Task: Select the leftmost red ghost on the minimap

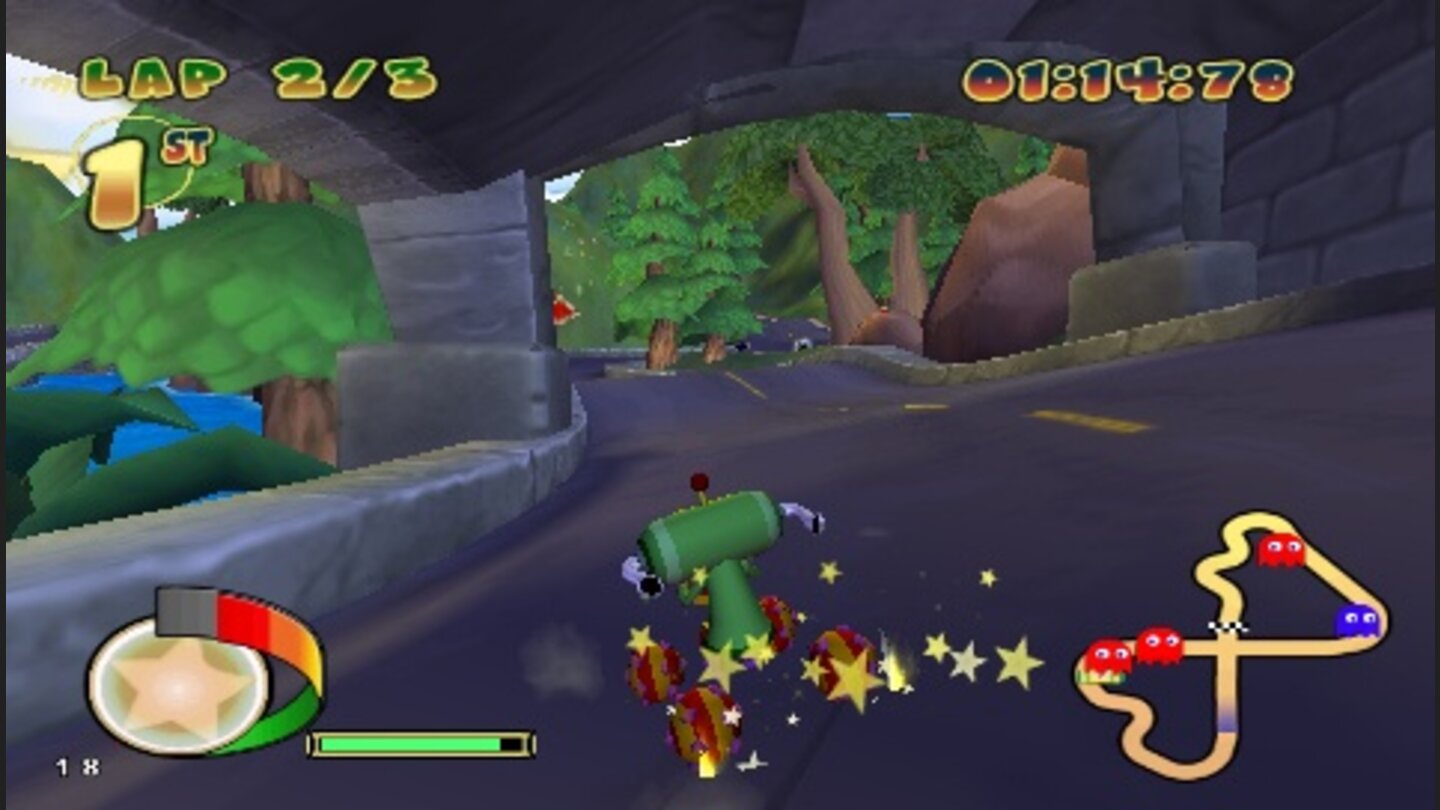Action: pos(1107,656)
